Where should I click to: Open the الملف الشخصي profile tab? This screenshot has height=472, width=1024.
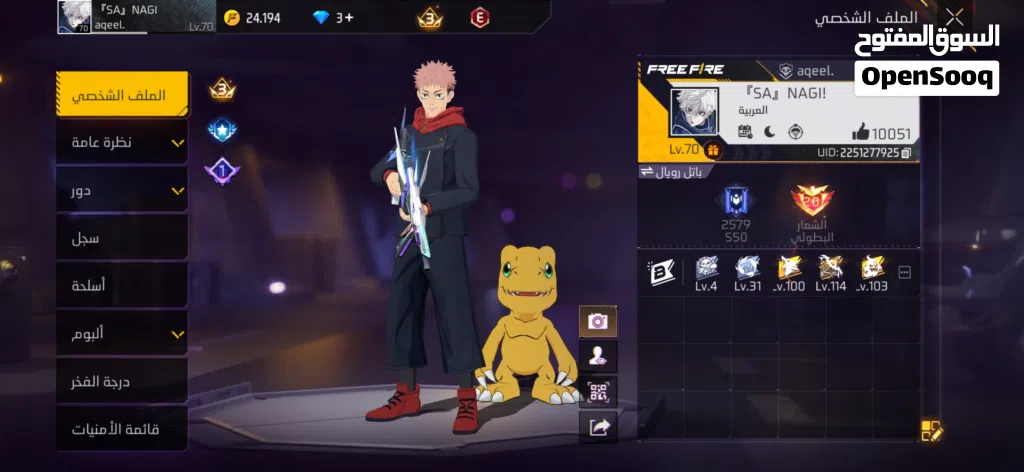[x=122, y=96]
